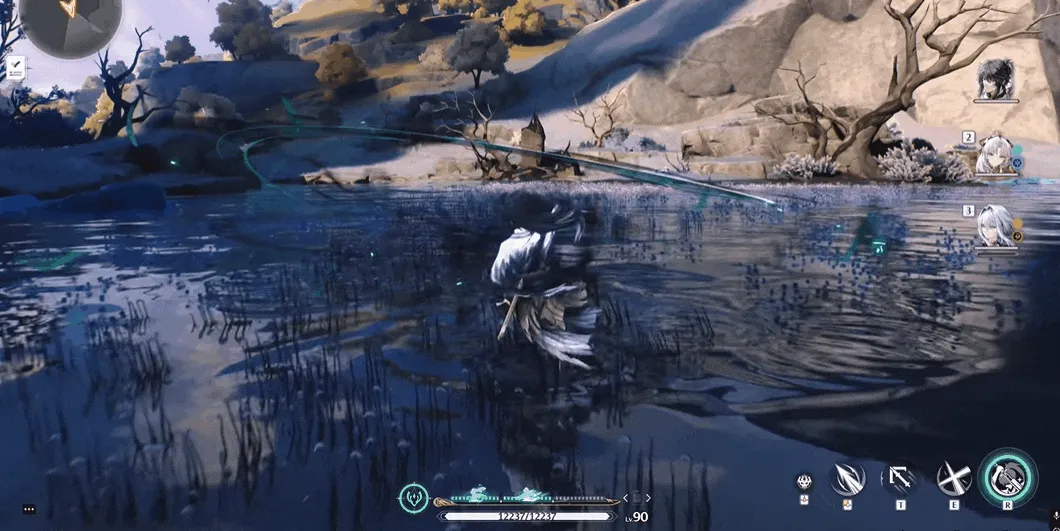The image size is (1060, 531).
Task: Activate the highlighted teal-ringed ultimate ability
Action: click(x=1007, y=478)
